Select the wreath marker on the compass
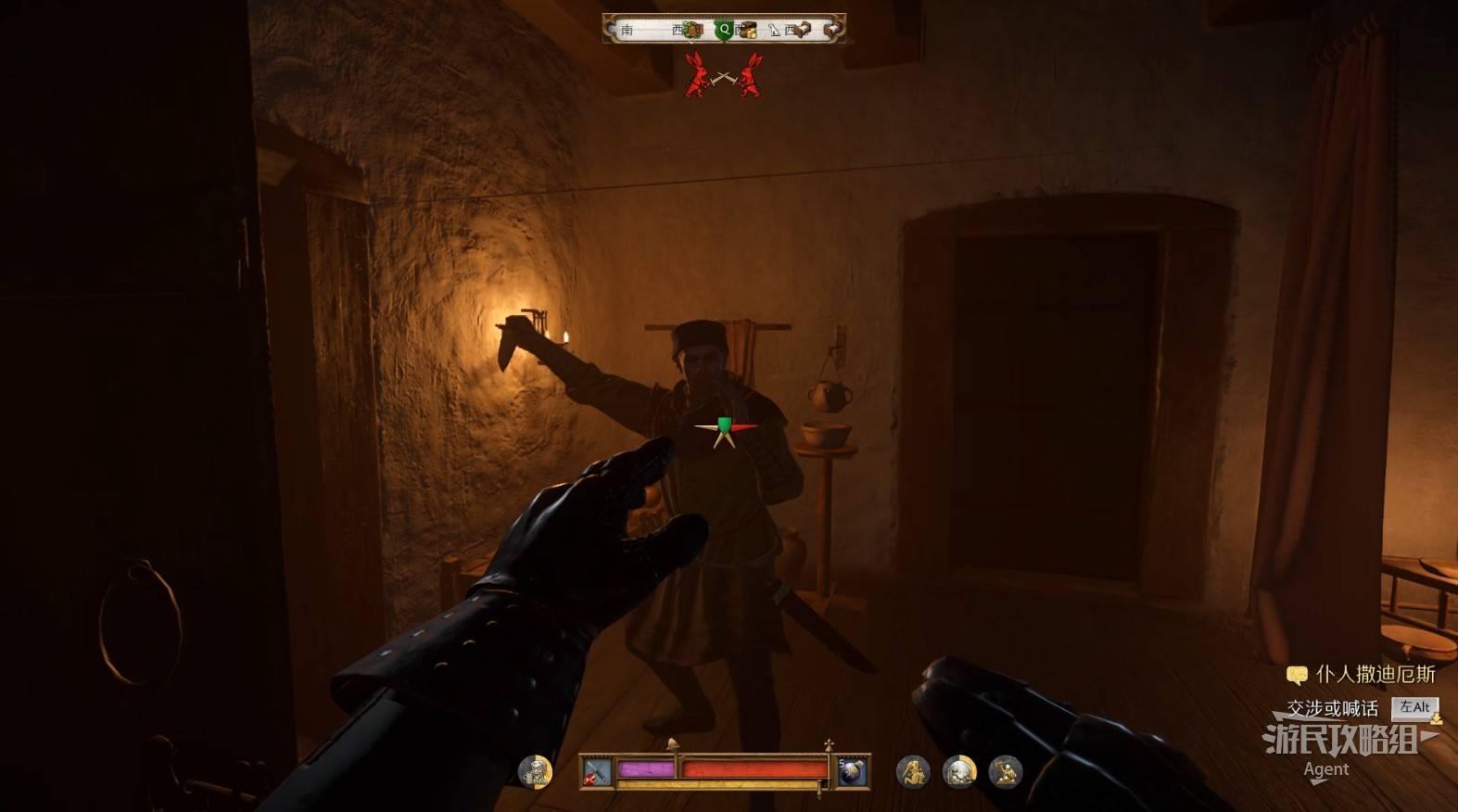 (x=692, y=30)
